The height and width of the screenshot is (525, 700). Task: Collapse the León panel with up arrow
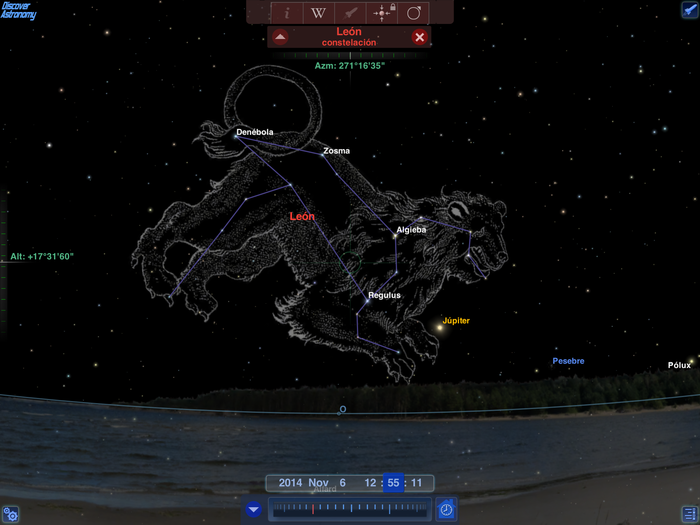[x=280, y=37]
